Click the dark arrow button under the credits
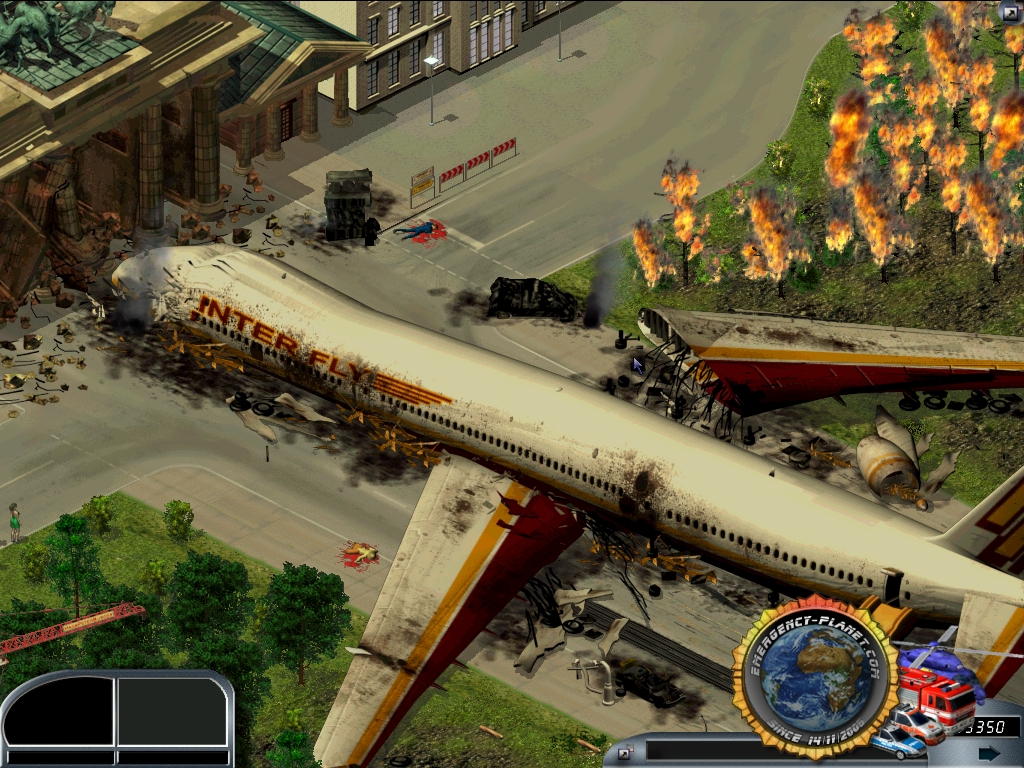 (989, 753)
